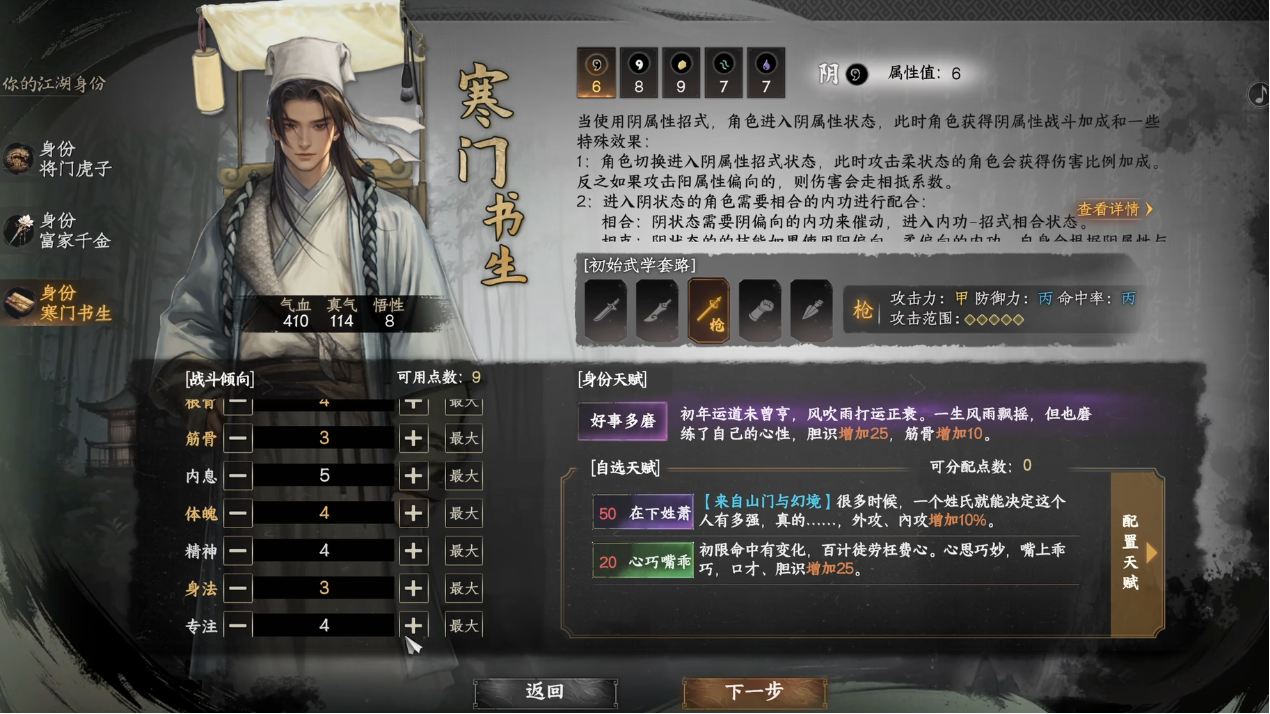Increase 精神 by one point
Viewport: 1270px width, 714px height.
point(413,551)
